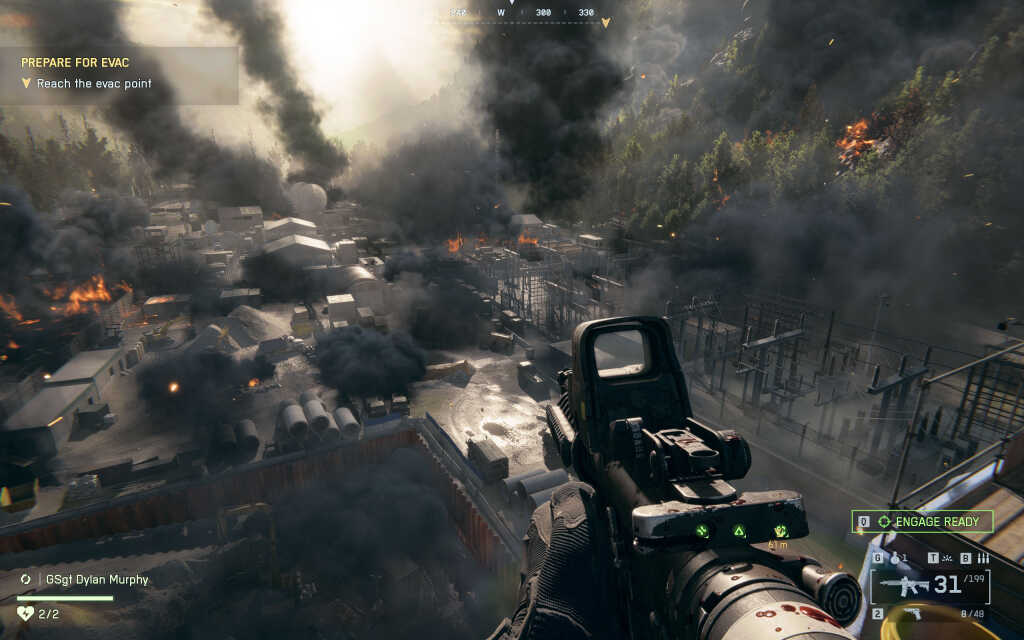Click the defibrillator heart icon
The height and width of the screenshot is (640, 1024).
point(26,613)
